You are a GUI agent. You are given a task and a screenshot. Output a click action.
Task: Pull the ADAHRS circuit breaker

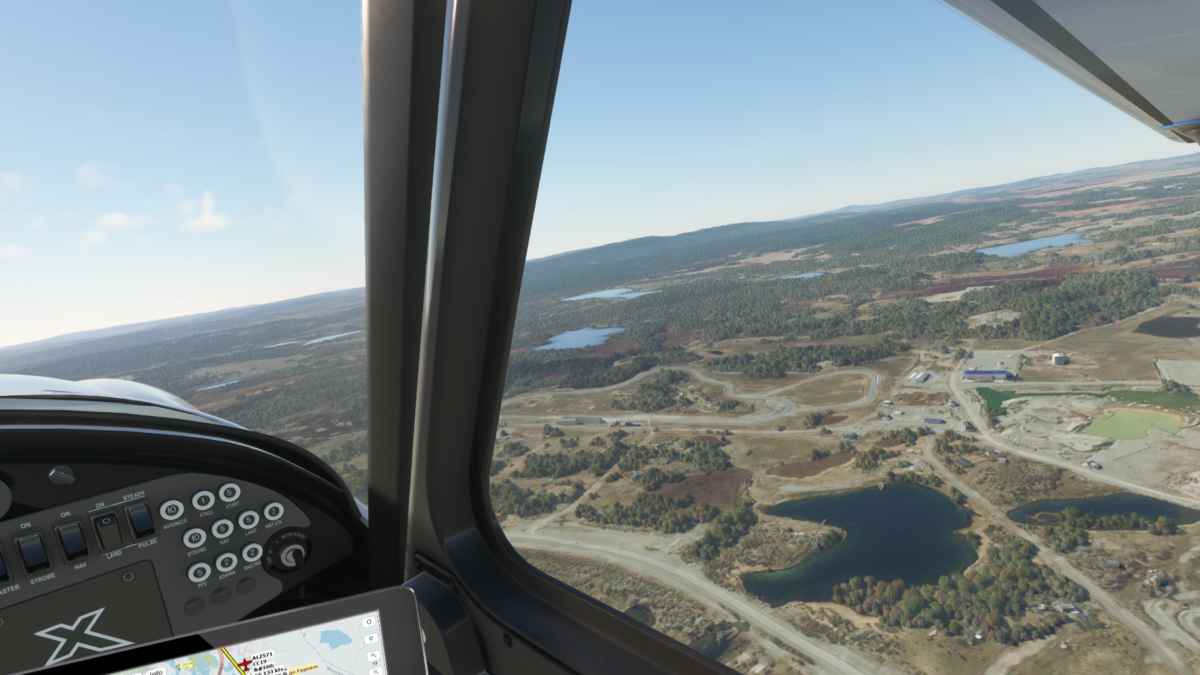click(227, 562)
